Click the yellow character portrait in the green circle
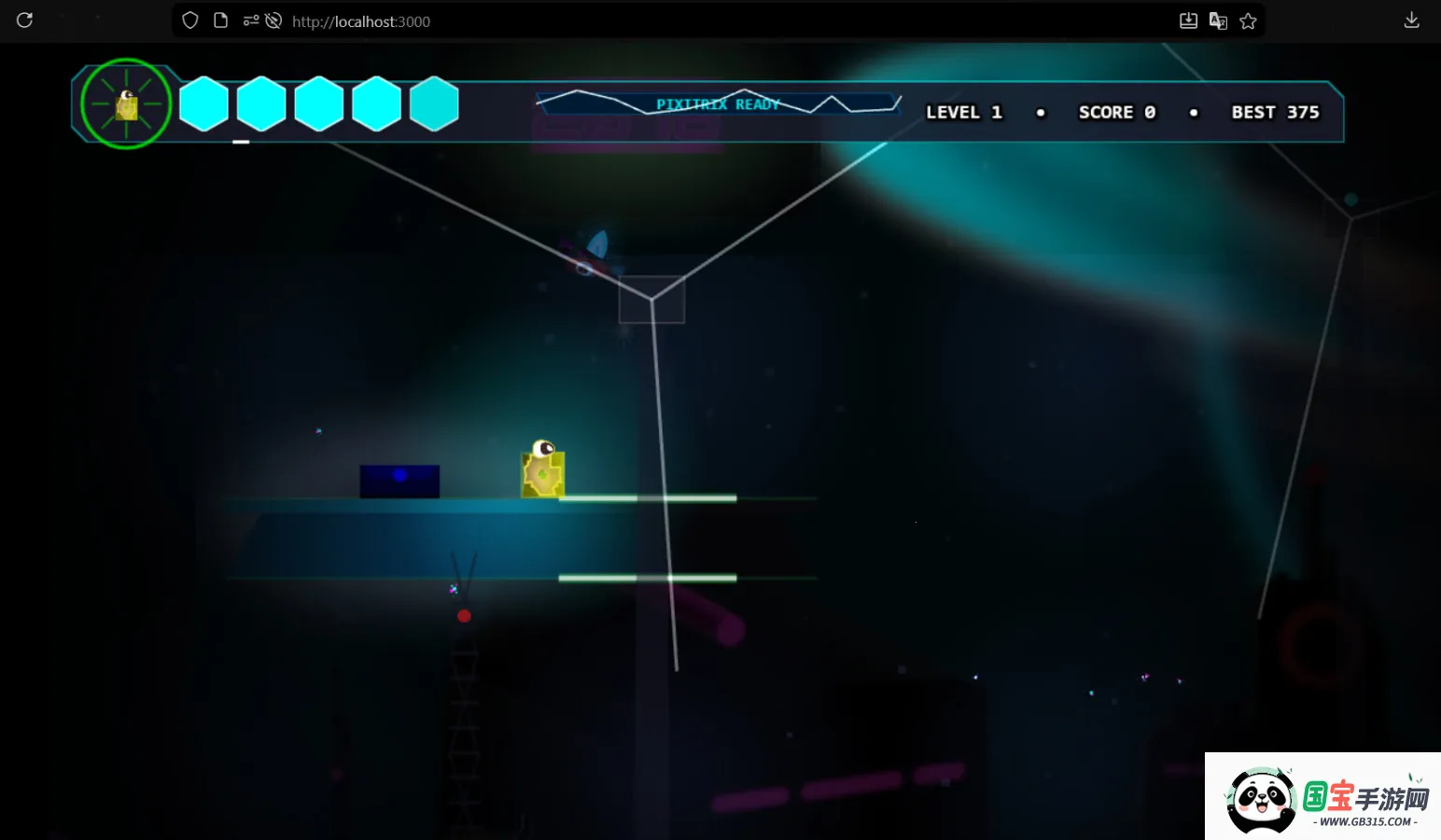This screenshot has width=1441, height=840. click(x=126, y=104)
